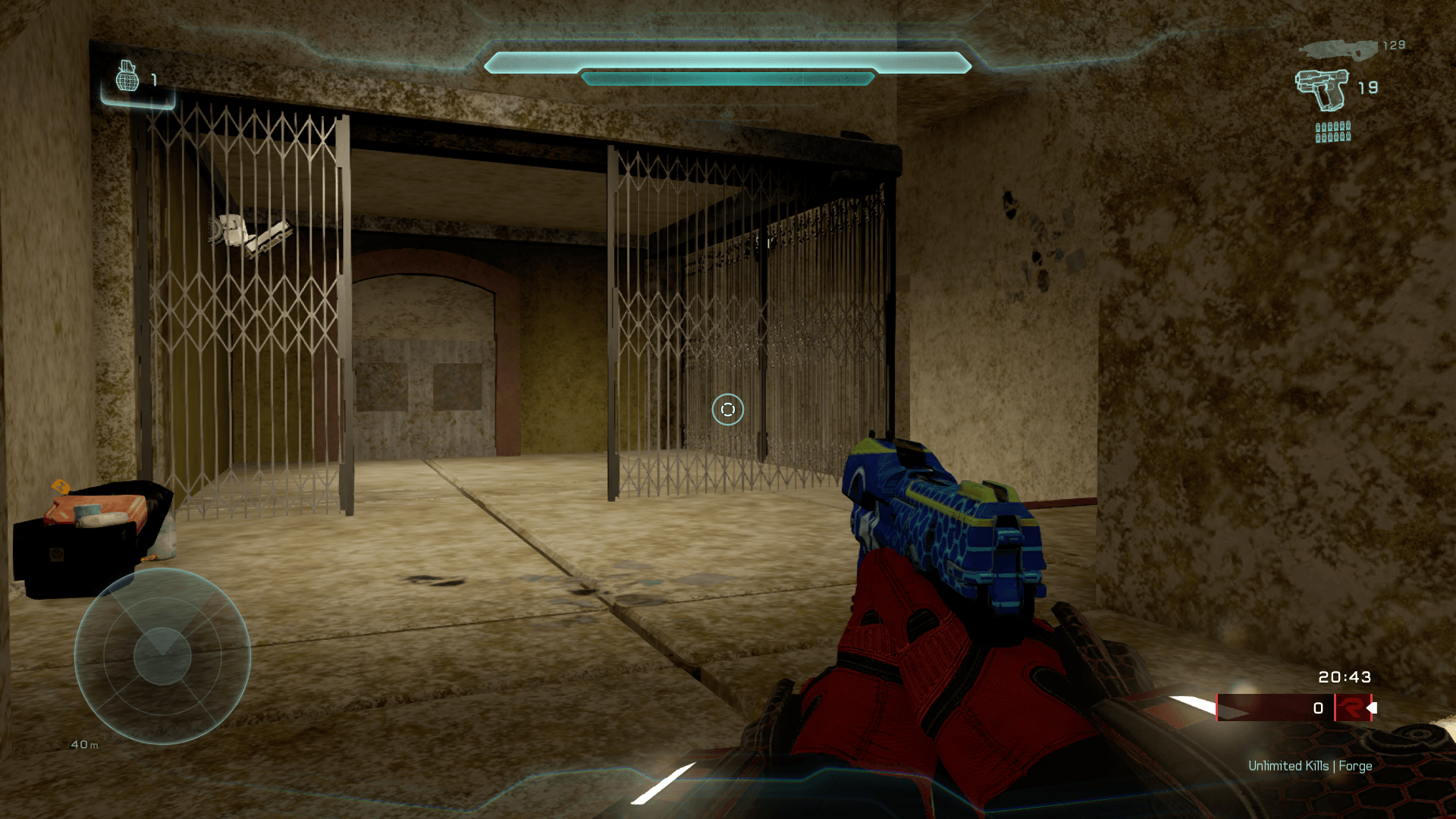Select the equipped pistol weapon icon

[1322, 89]
